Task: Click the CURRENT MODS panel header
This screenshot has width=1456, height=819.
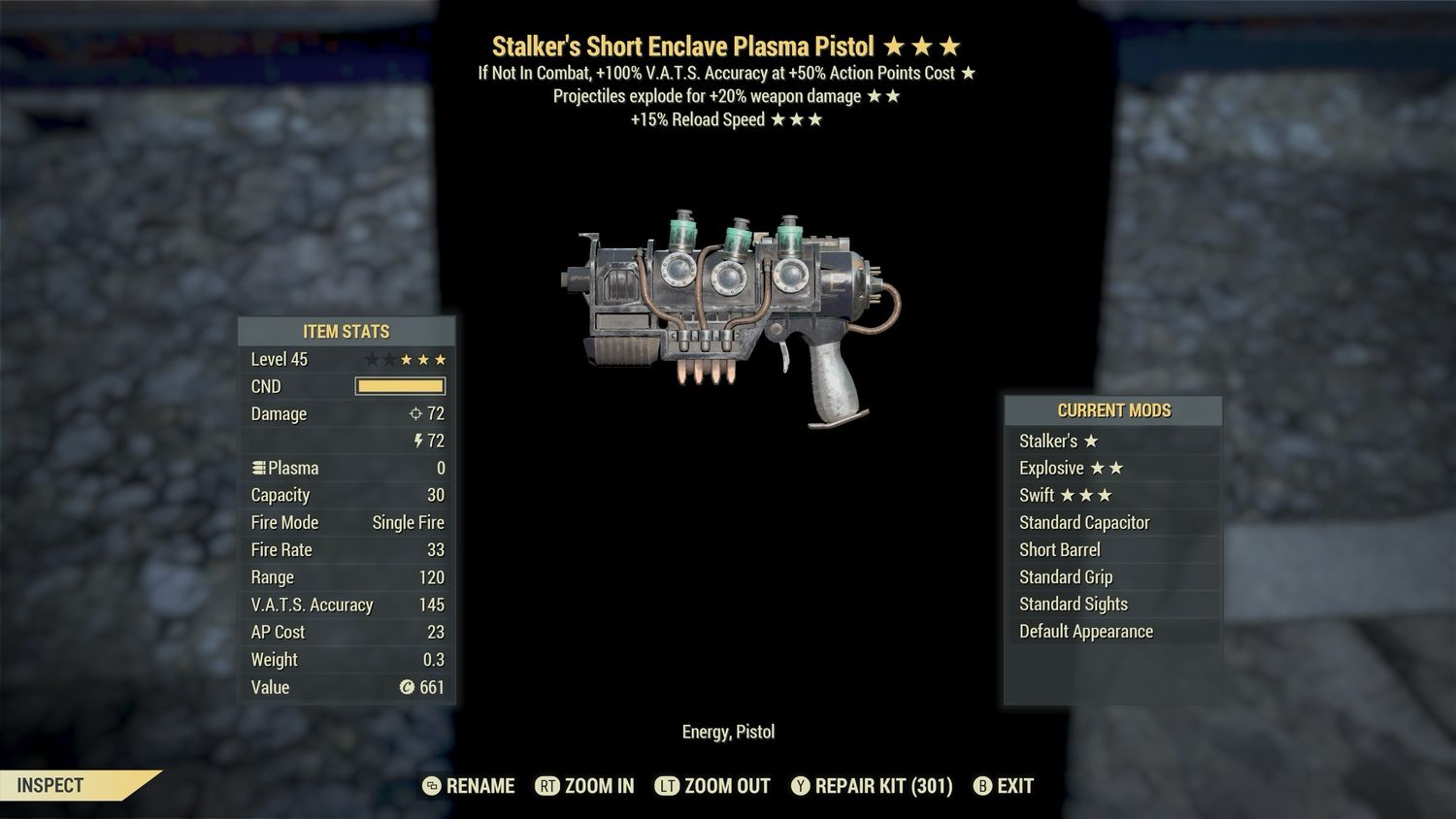Action: 1112,410
